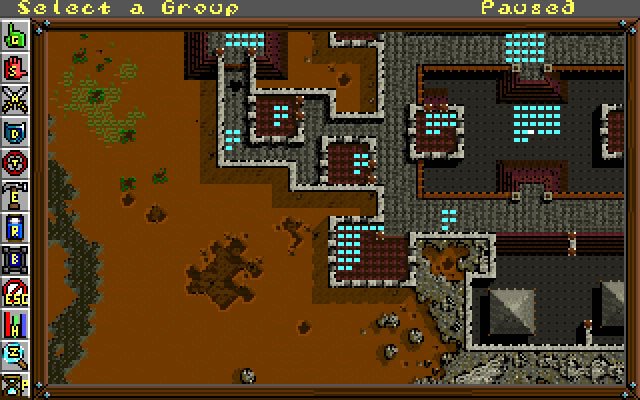Choose the blue shield D command
640x400 pixels.
(17, 130)
